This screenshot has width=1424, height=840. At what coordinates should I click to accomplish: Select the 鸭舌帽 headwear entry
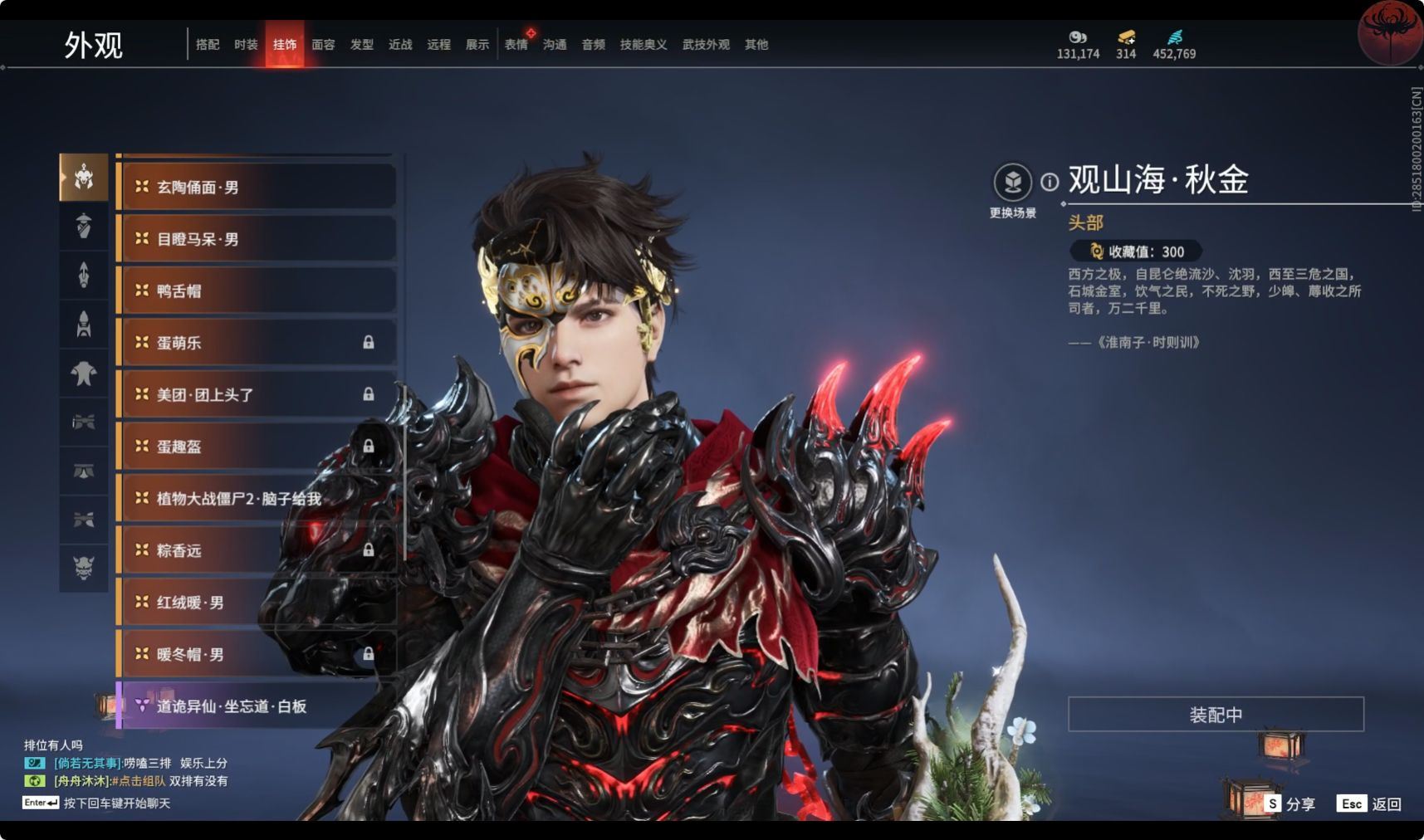[x=256, y=291]
